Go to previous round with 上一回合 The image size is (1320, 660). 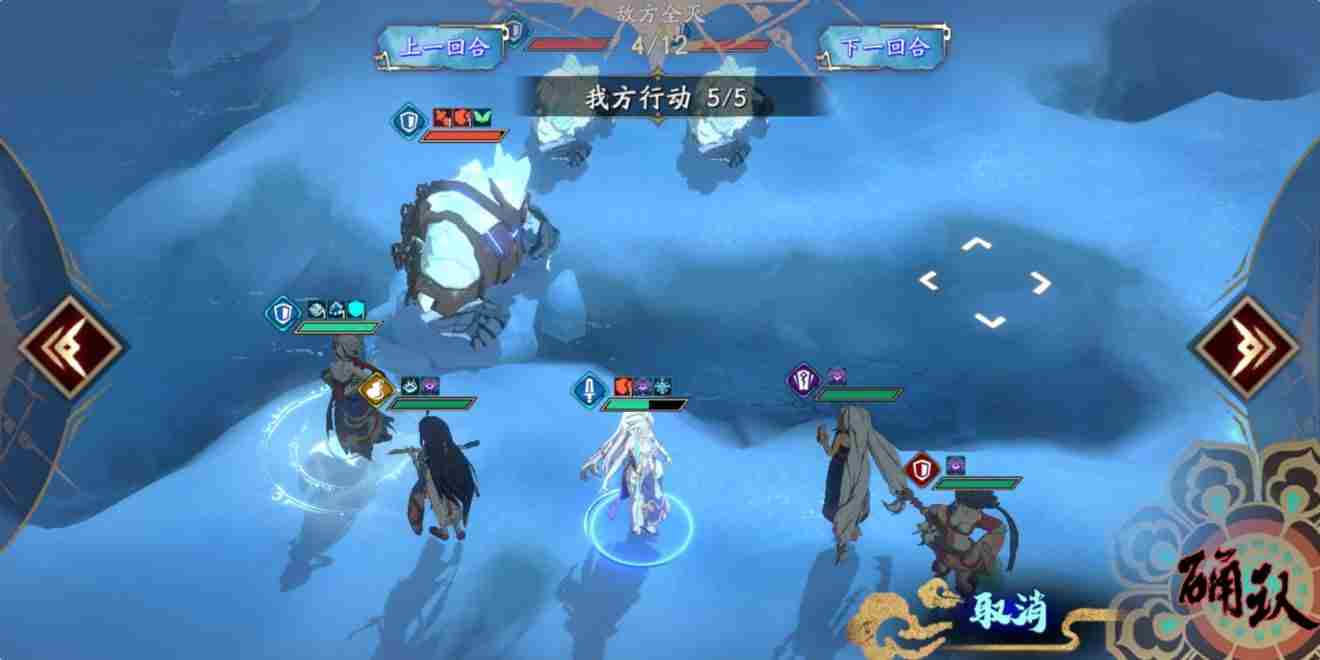pyautogui.click(x=444, y=47)
